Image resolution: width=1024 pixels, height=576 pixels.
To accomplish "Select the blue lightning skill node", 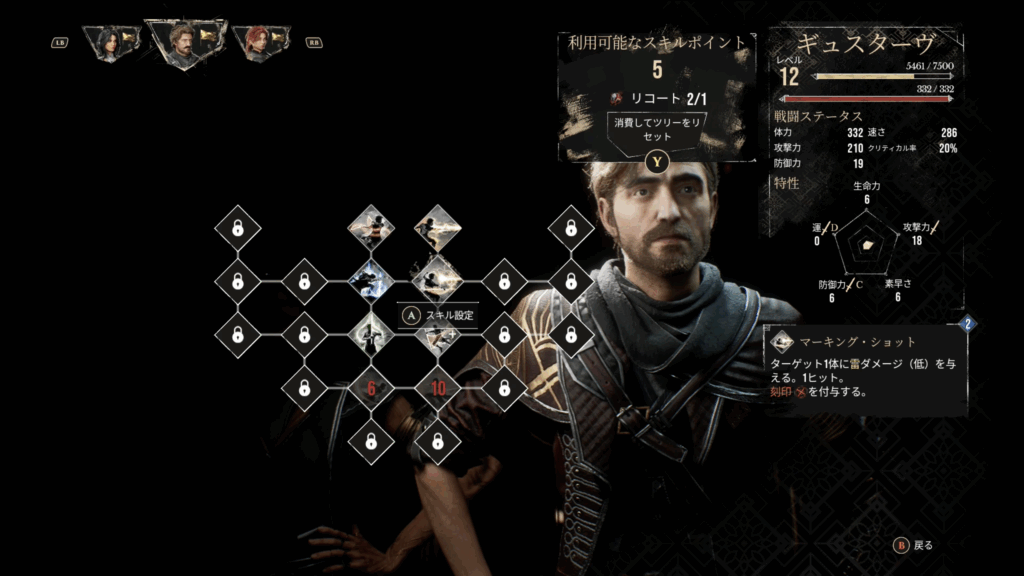I will pos(371,281).
